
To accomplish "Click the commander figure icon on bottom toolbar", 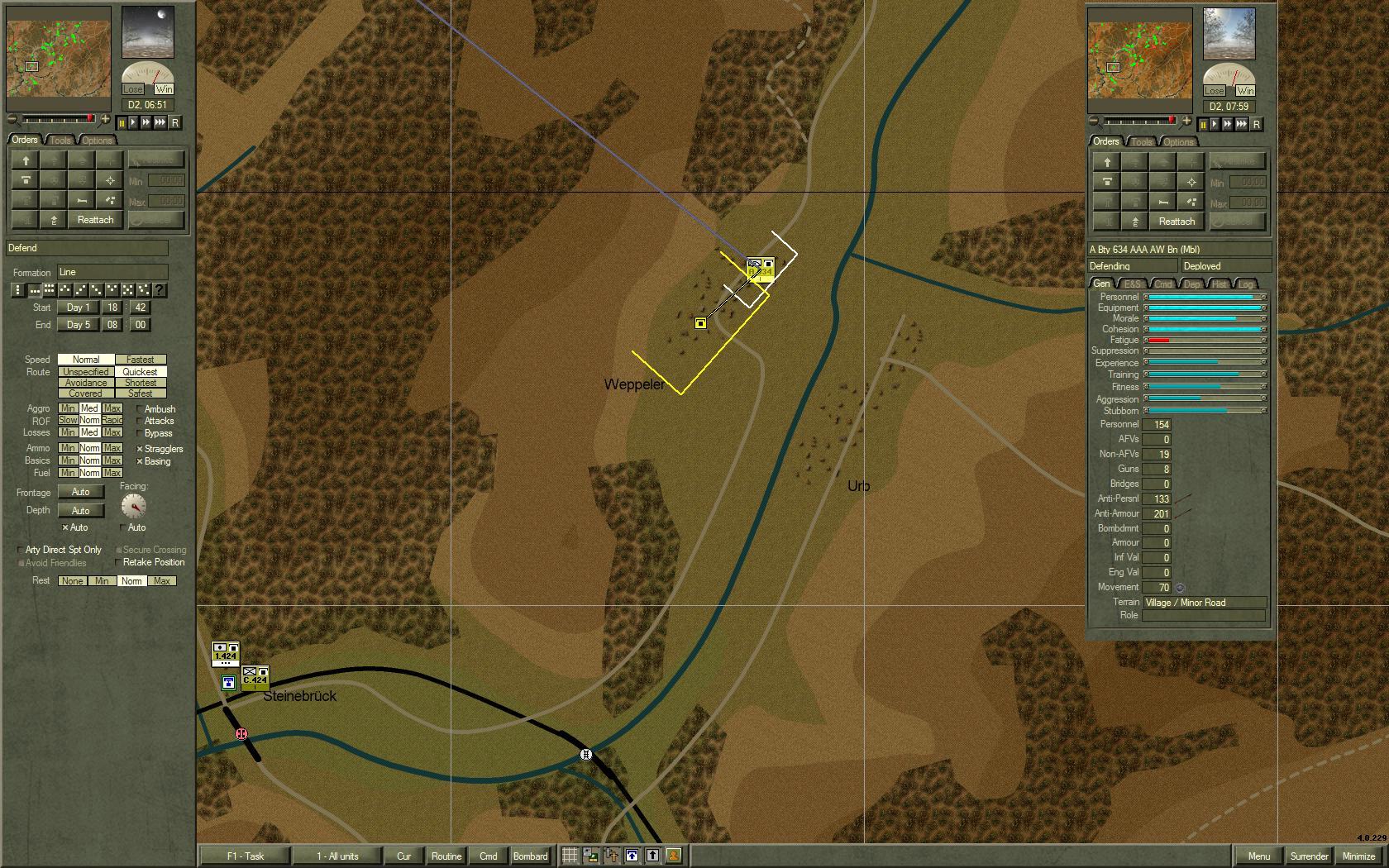I will pos(675,856).
